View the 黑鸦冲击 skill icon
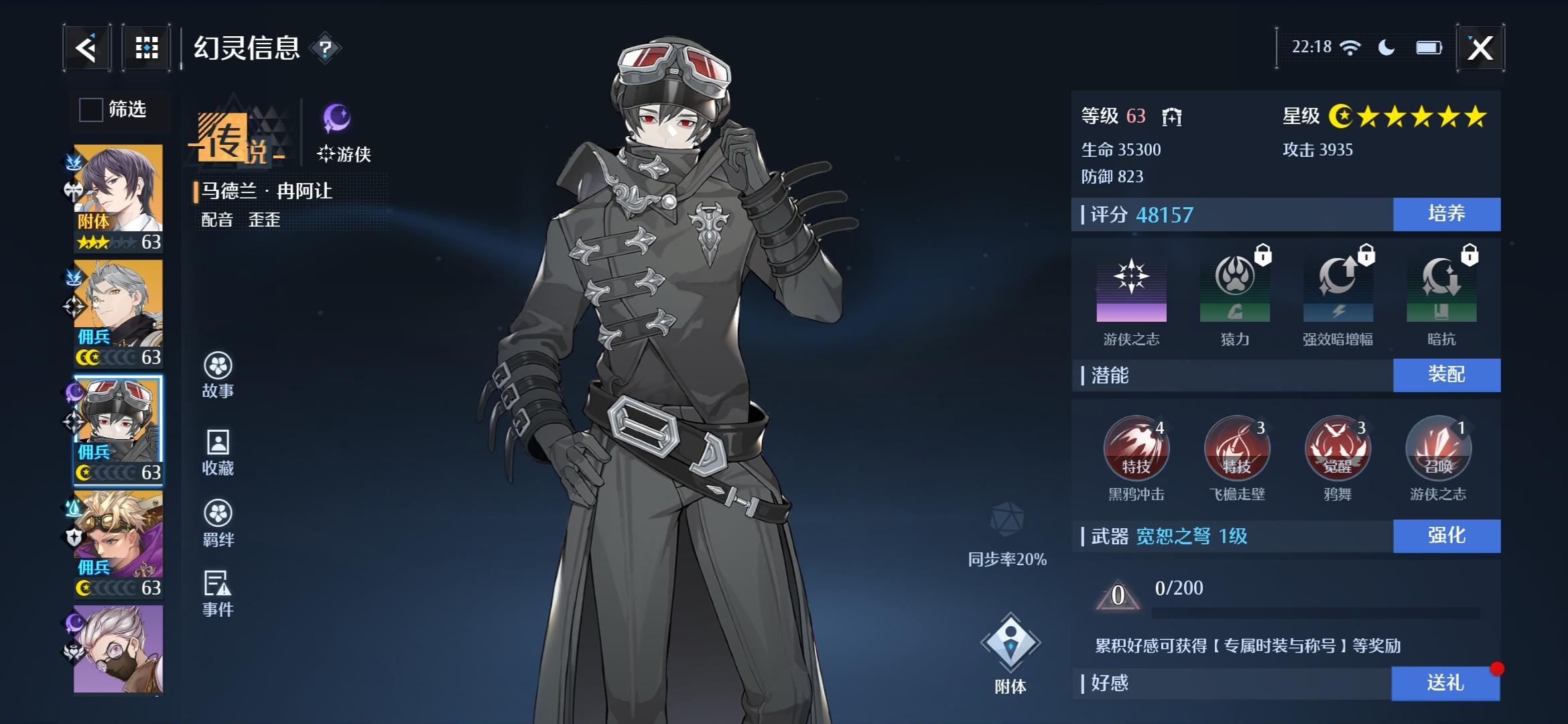The width and height of the screenshot is (1568, 724). 1136,448
